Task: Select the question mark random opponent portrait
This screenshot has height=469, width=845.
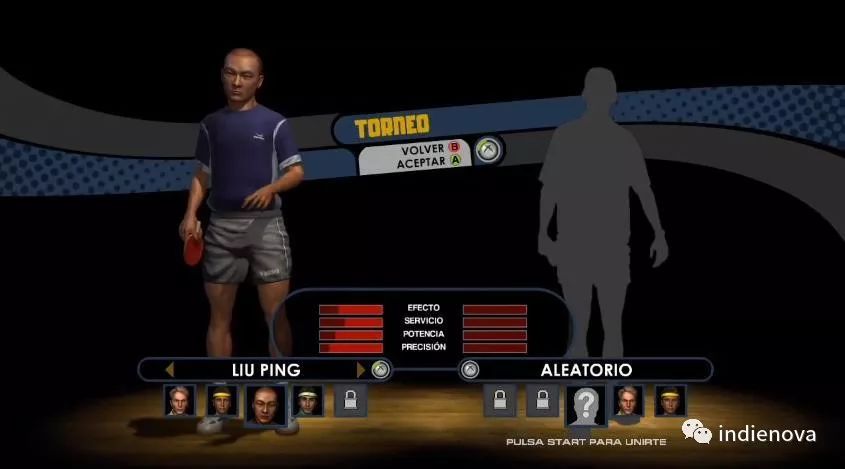Action: pos(586,403)
